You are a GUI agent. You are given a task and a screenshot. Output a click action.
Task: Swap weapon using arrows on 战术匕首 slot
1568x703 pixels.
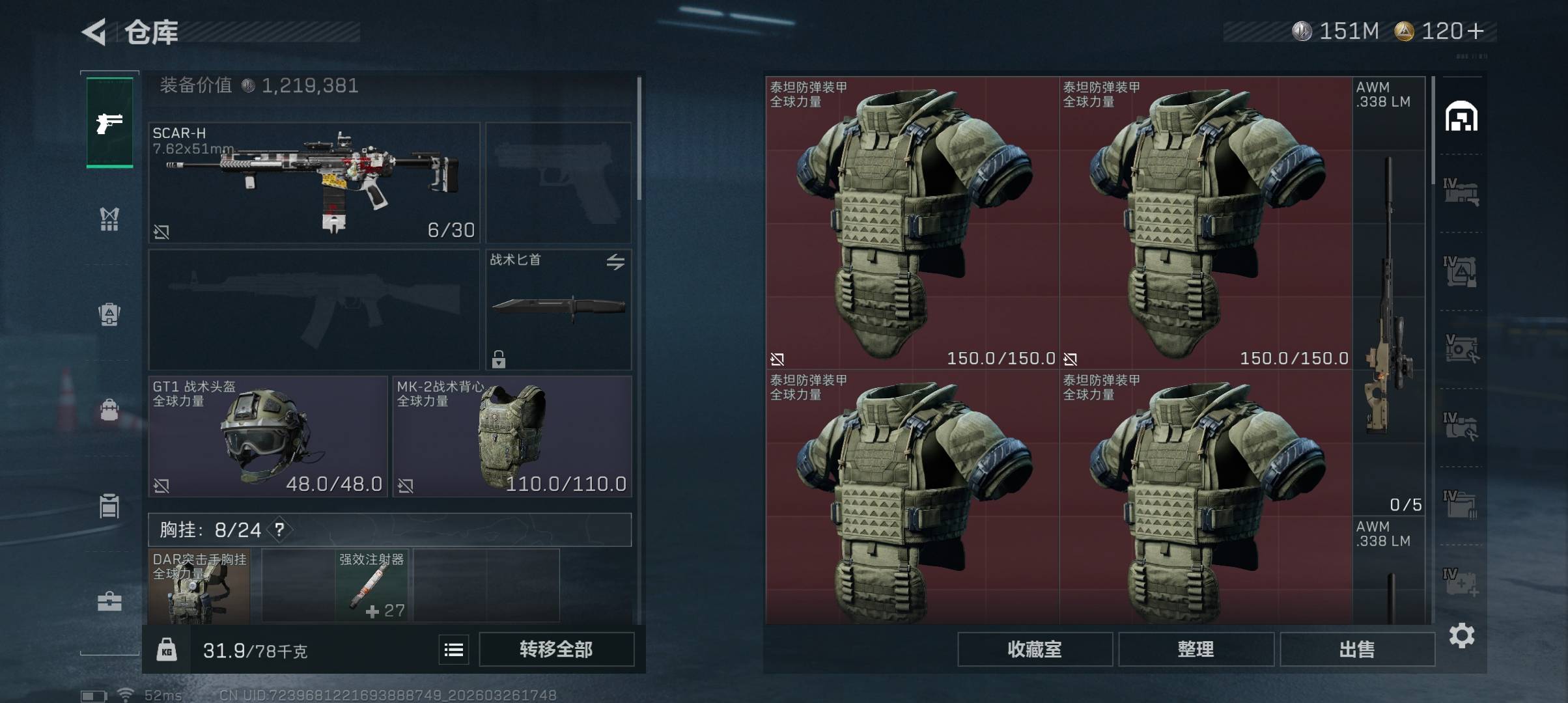coord(615,262)
